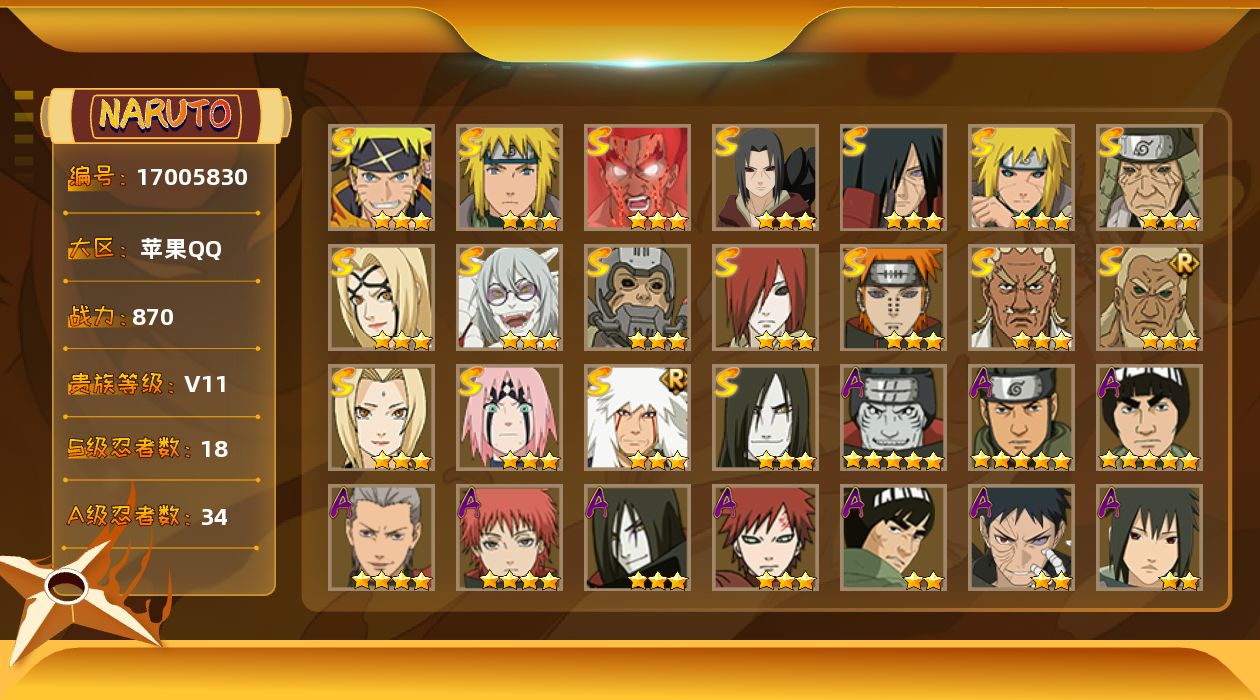
Task: Choose the Itachi ninja card
Action: (765, 178)
